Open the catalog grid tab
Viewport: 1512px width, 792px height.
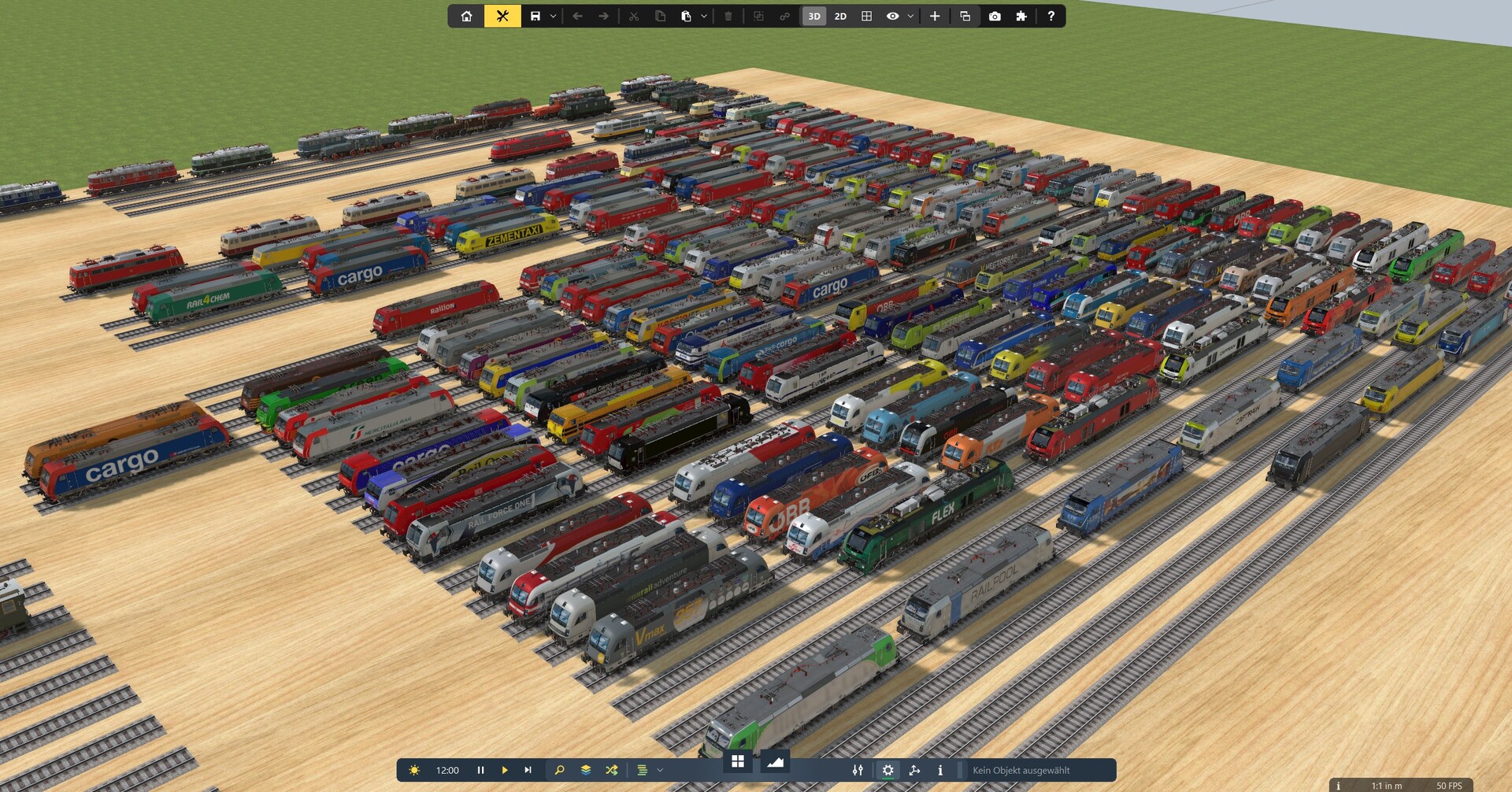(x=738, y=761)
